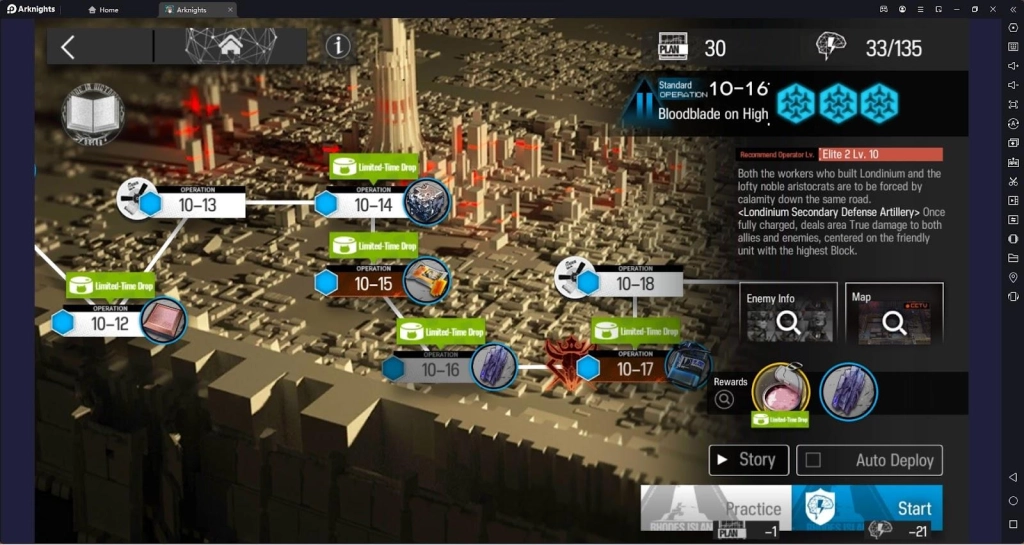Return to the home menu

pyautogui.click(x=230, y=46)
